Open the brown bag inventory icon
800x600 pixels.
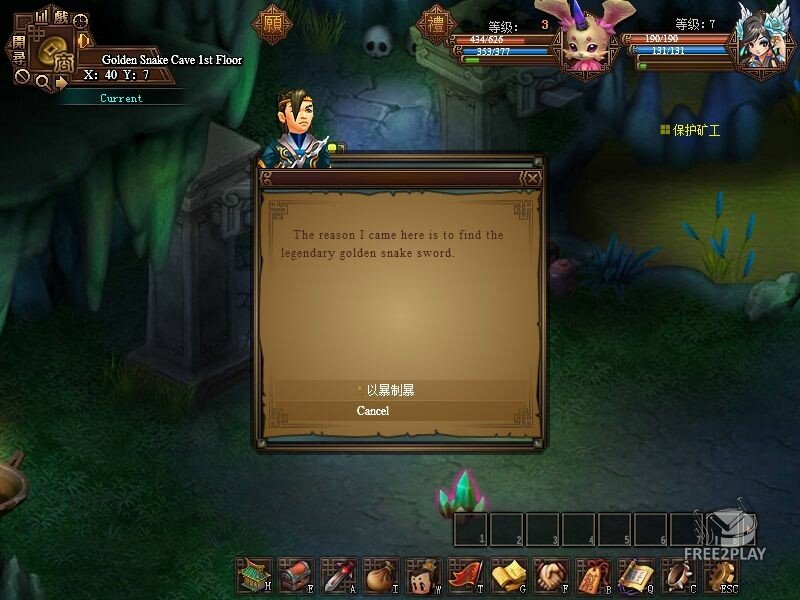click(x=381, y=575)
